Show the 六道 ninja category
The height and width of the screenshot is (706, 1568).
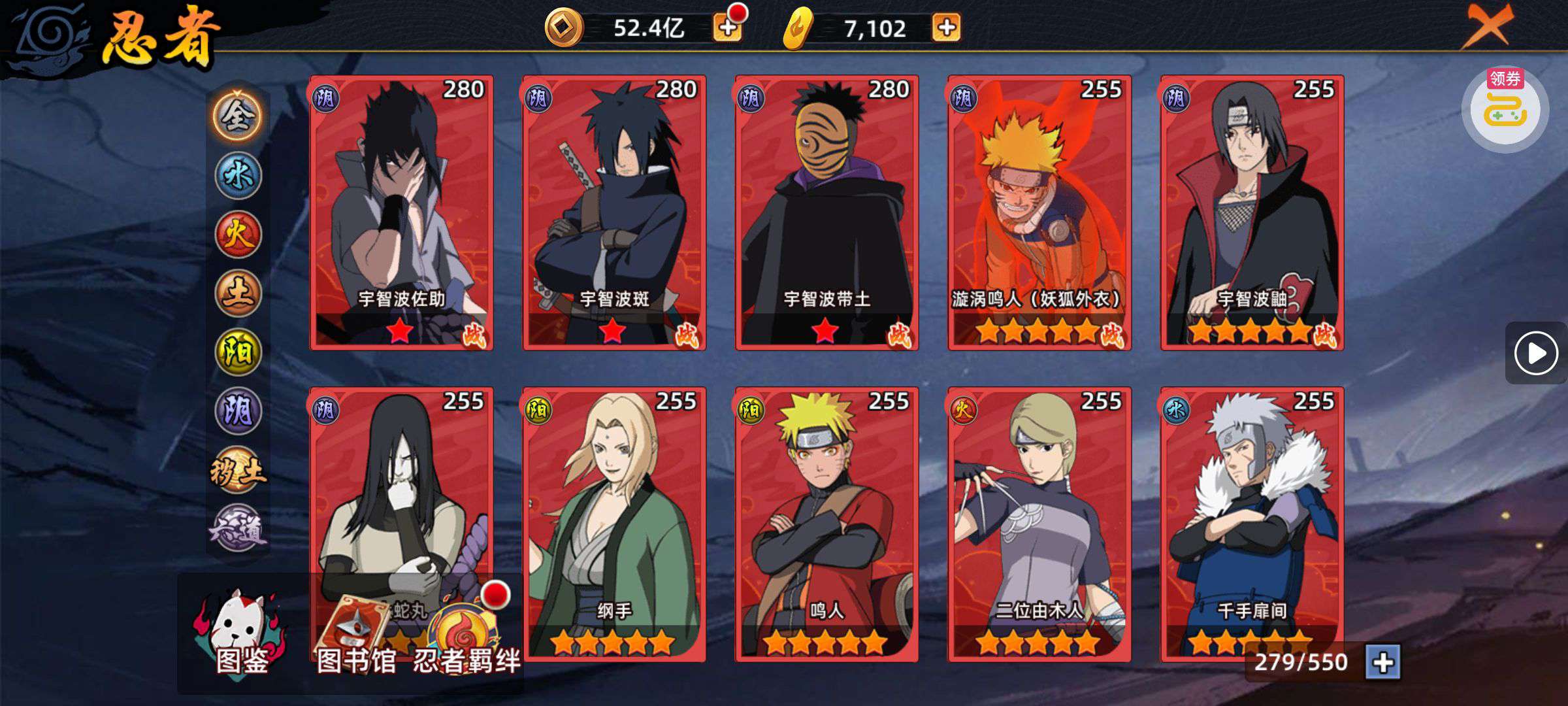click(x=238, y=528)
